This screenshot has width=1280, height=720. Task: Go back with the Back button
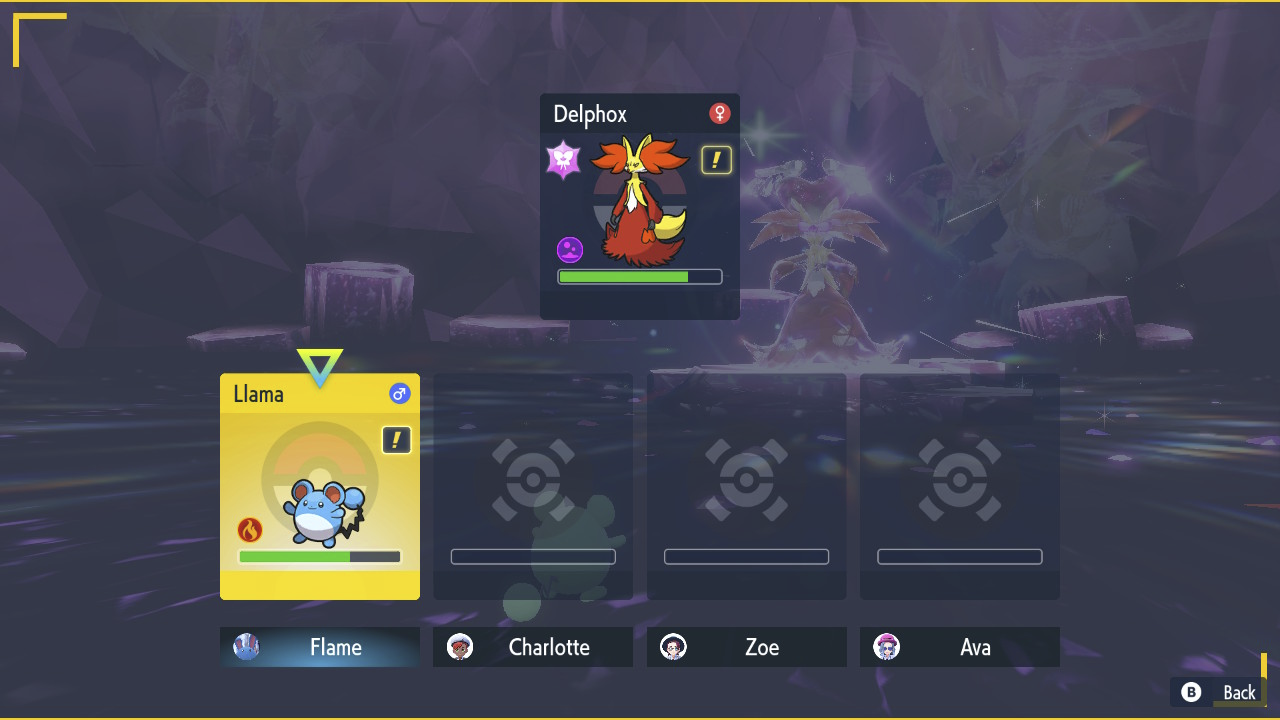[x=1220, y=692]
